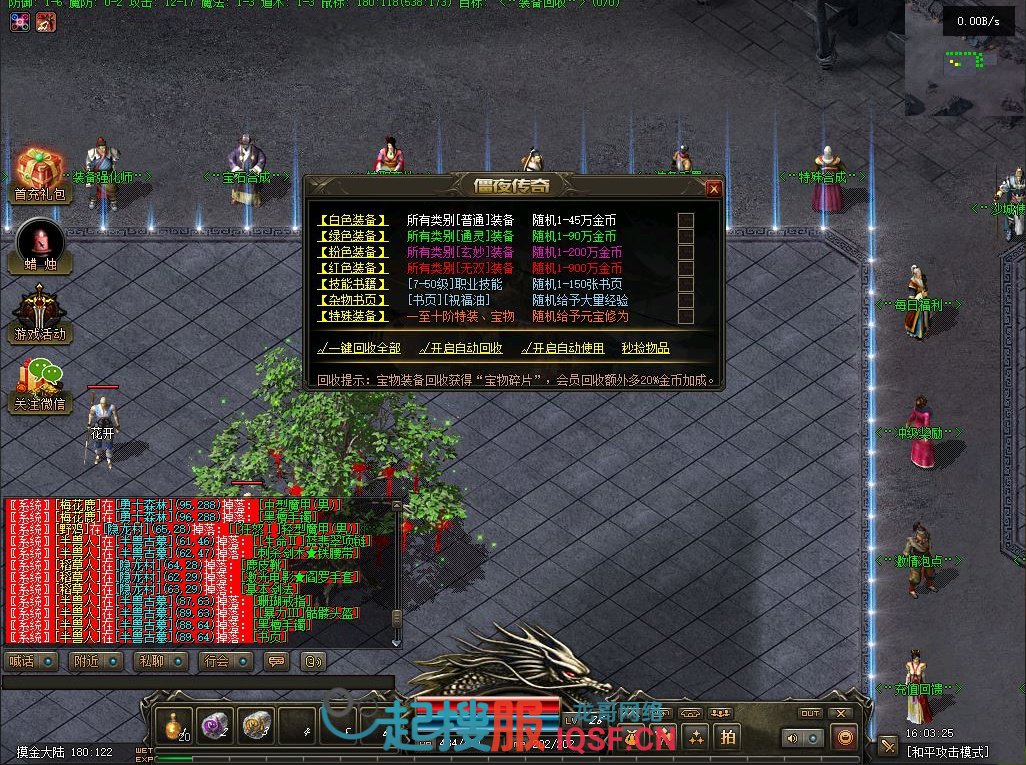This screenshot has width=1026, height=765.
Task: Click the 绿色装备 recycle link
Action: point(353,236)
